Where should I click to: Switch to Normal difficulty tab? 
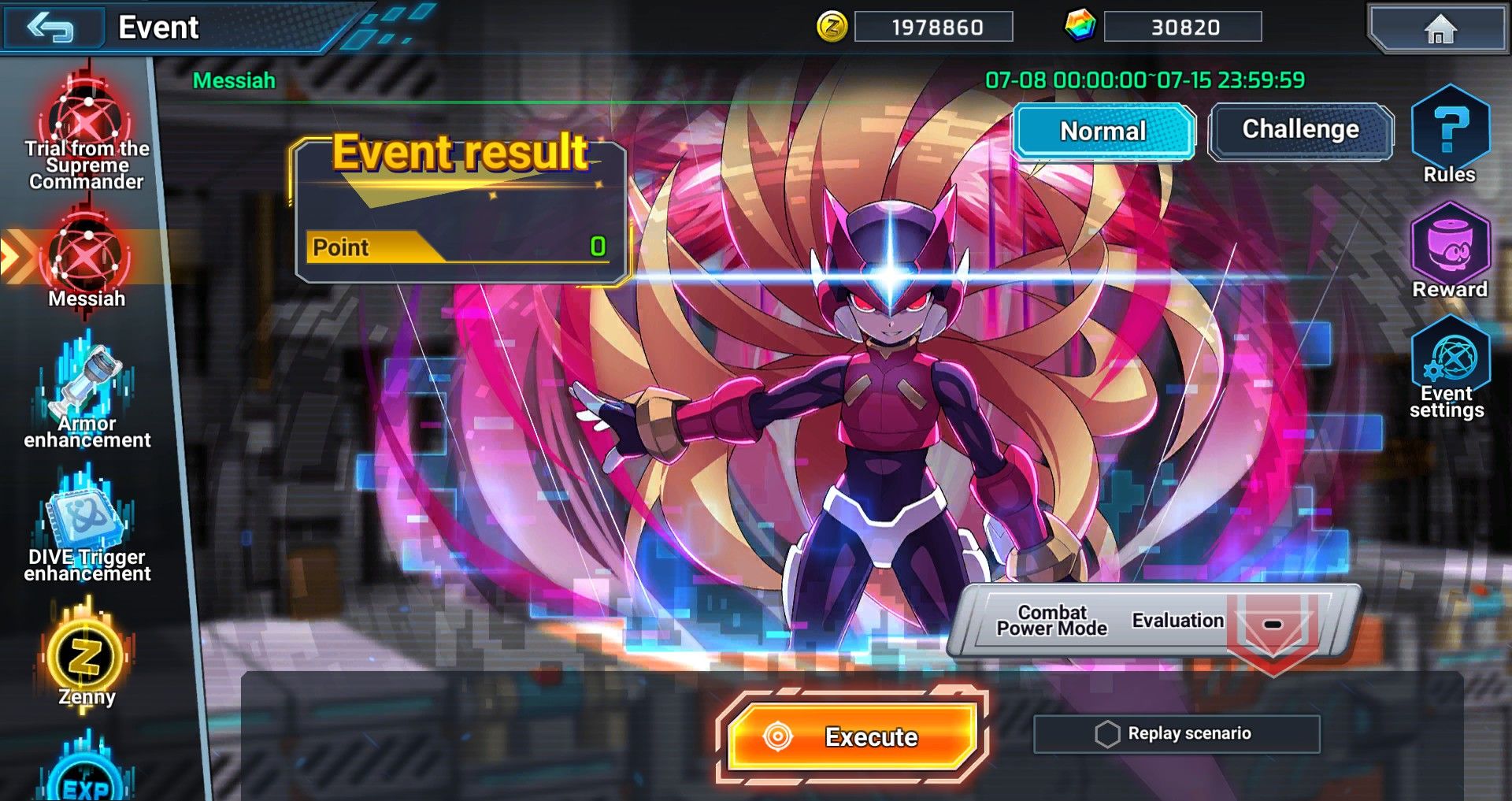point(1102,131)
